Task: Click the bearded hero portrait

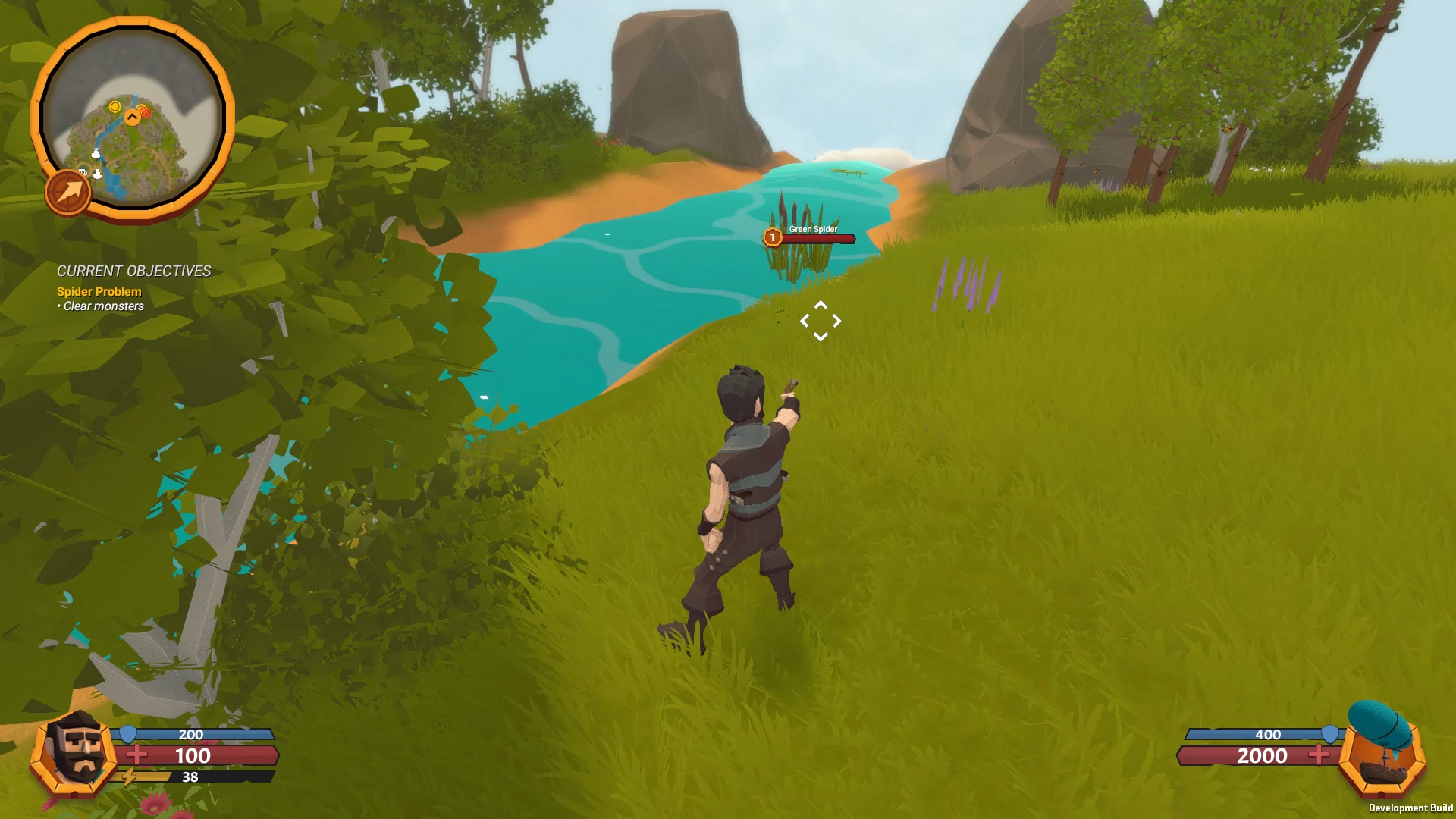Action: (x=76, y=752)
